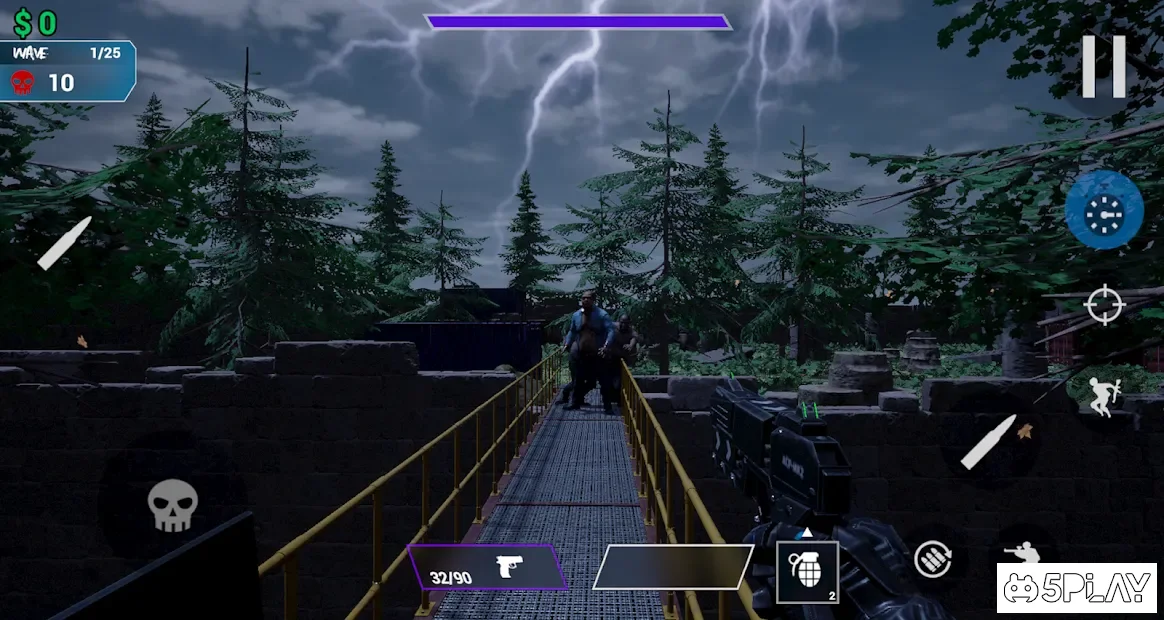Screen dimensions: 1164x620
Task: Toggle the crosshair aim button
Action: pos(1104,305)
